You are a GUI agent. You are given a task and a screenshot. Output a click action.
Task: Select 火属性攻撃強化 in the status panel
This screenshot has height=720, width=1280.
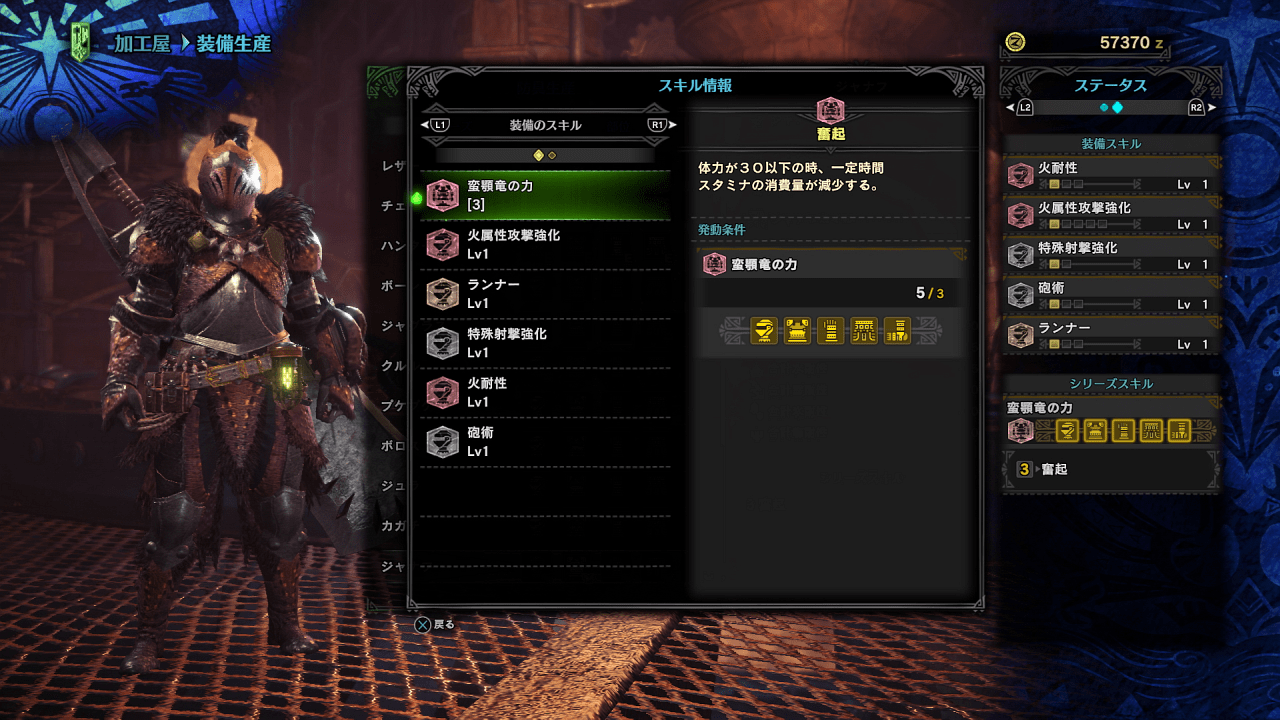click(1113, 216)
